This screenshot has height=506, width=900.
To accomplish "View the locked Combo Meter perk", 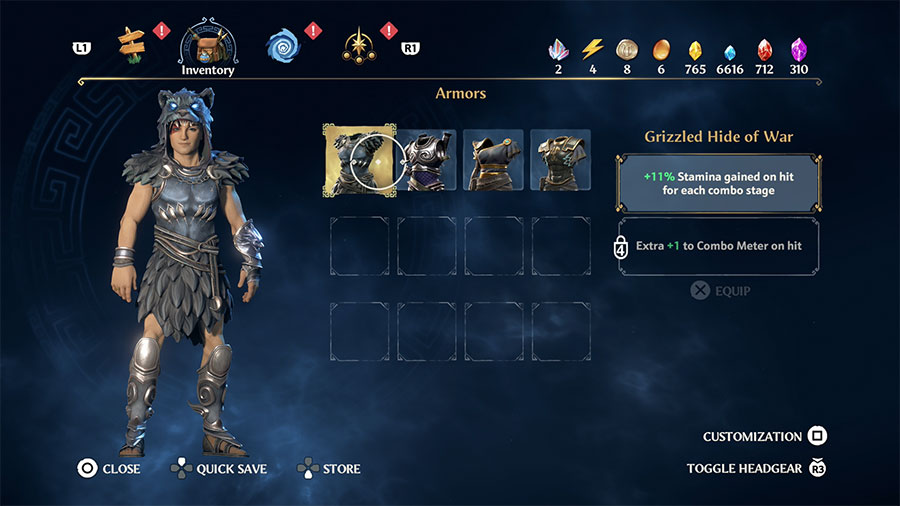I will pos(720,246).
